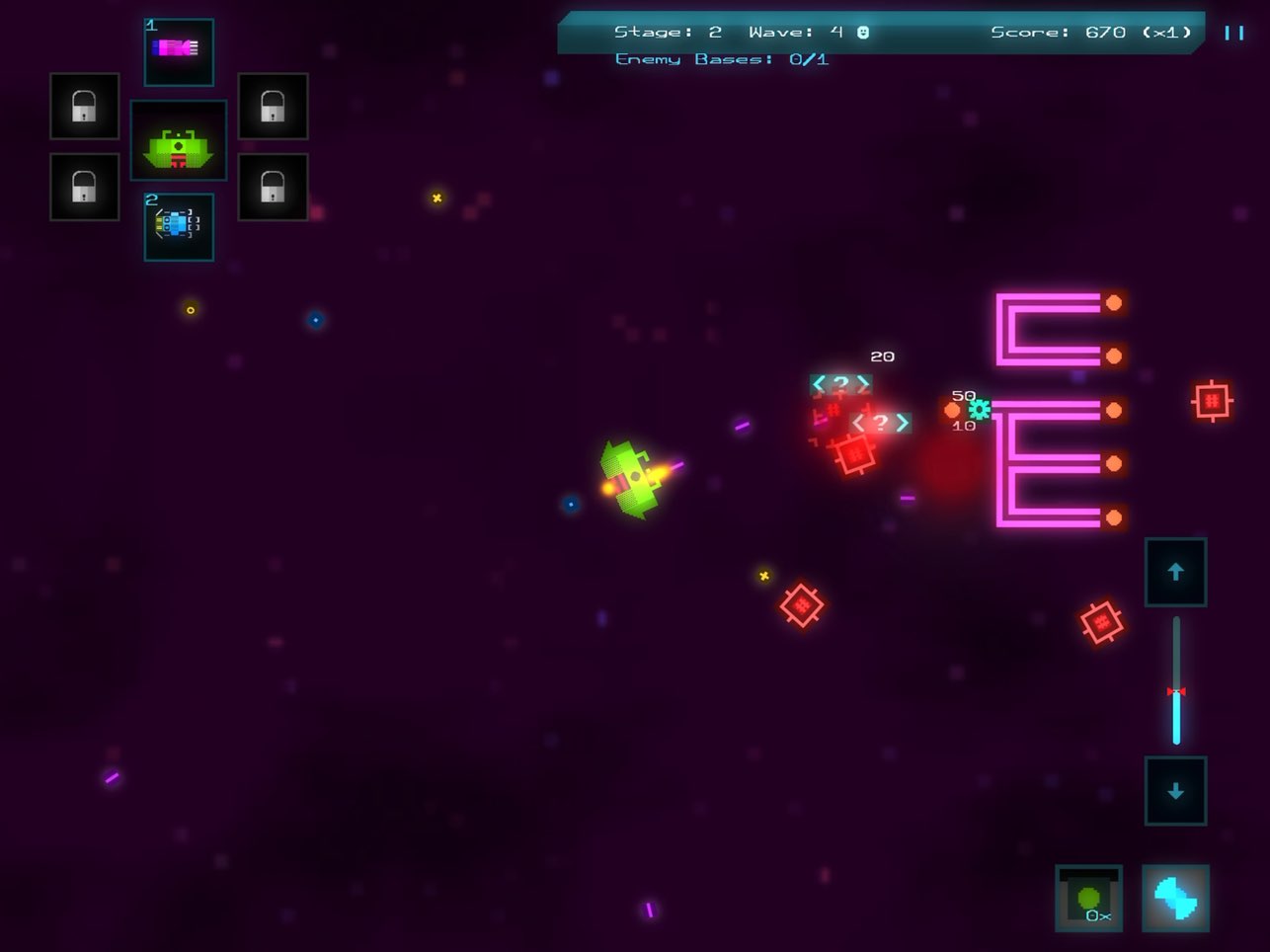The height and width of the screenshot is (952, 1270).
Task: Click the red turret below the player ship
Action: 803,603
